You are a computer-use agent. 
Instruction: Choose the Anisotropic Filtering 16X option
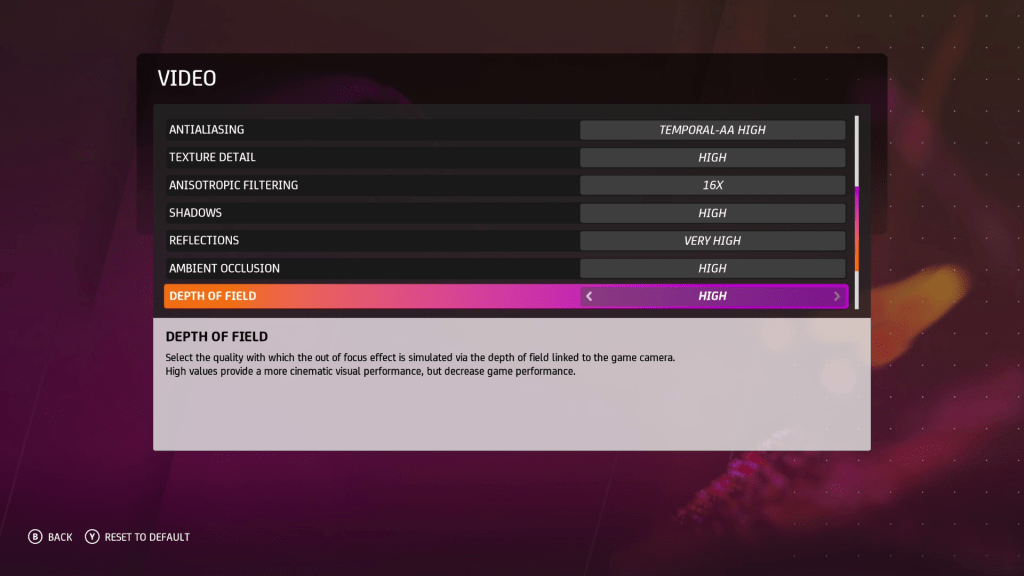pos(712,185)
